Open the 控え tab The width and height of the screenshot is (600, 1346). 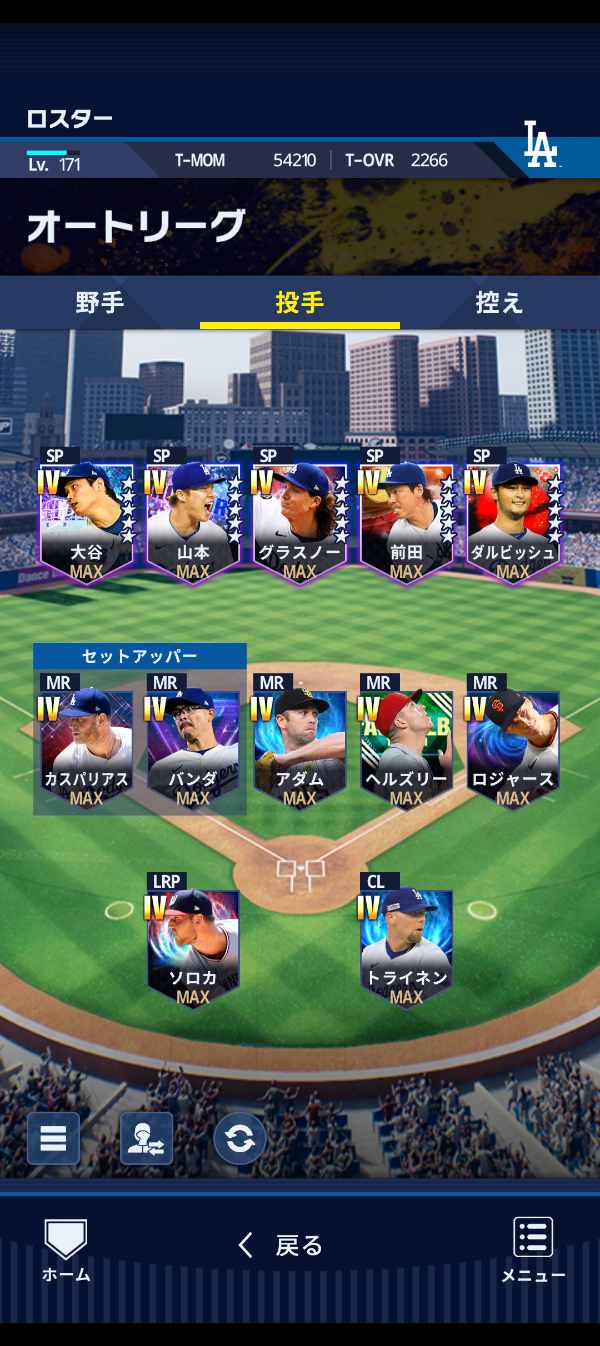tap(499, 303)
